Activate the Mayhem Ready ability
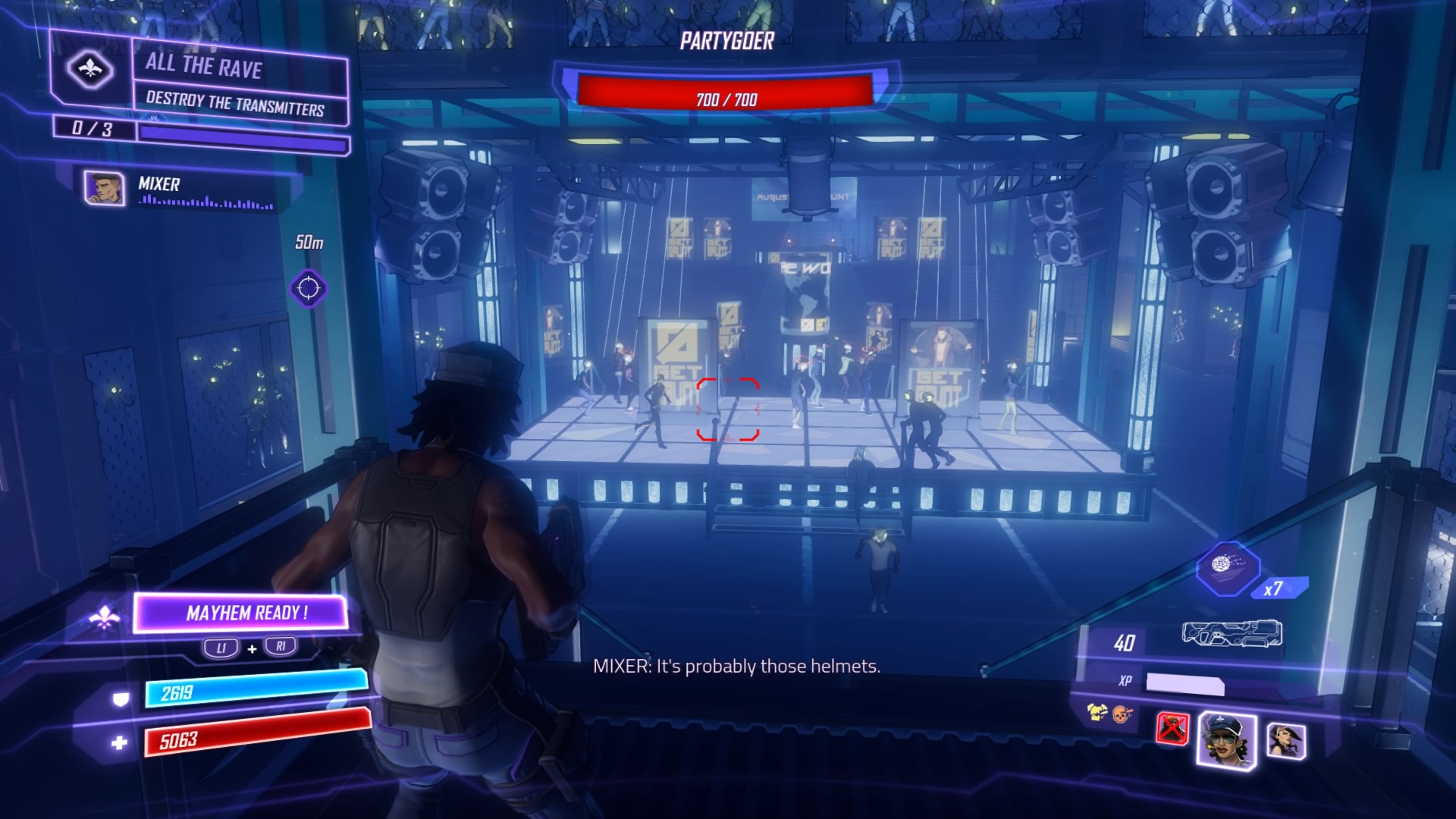The image size is (1456, 819). pos(240,613)
